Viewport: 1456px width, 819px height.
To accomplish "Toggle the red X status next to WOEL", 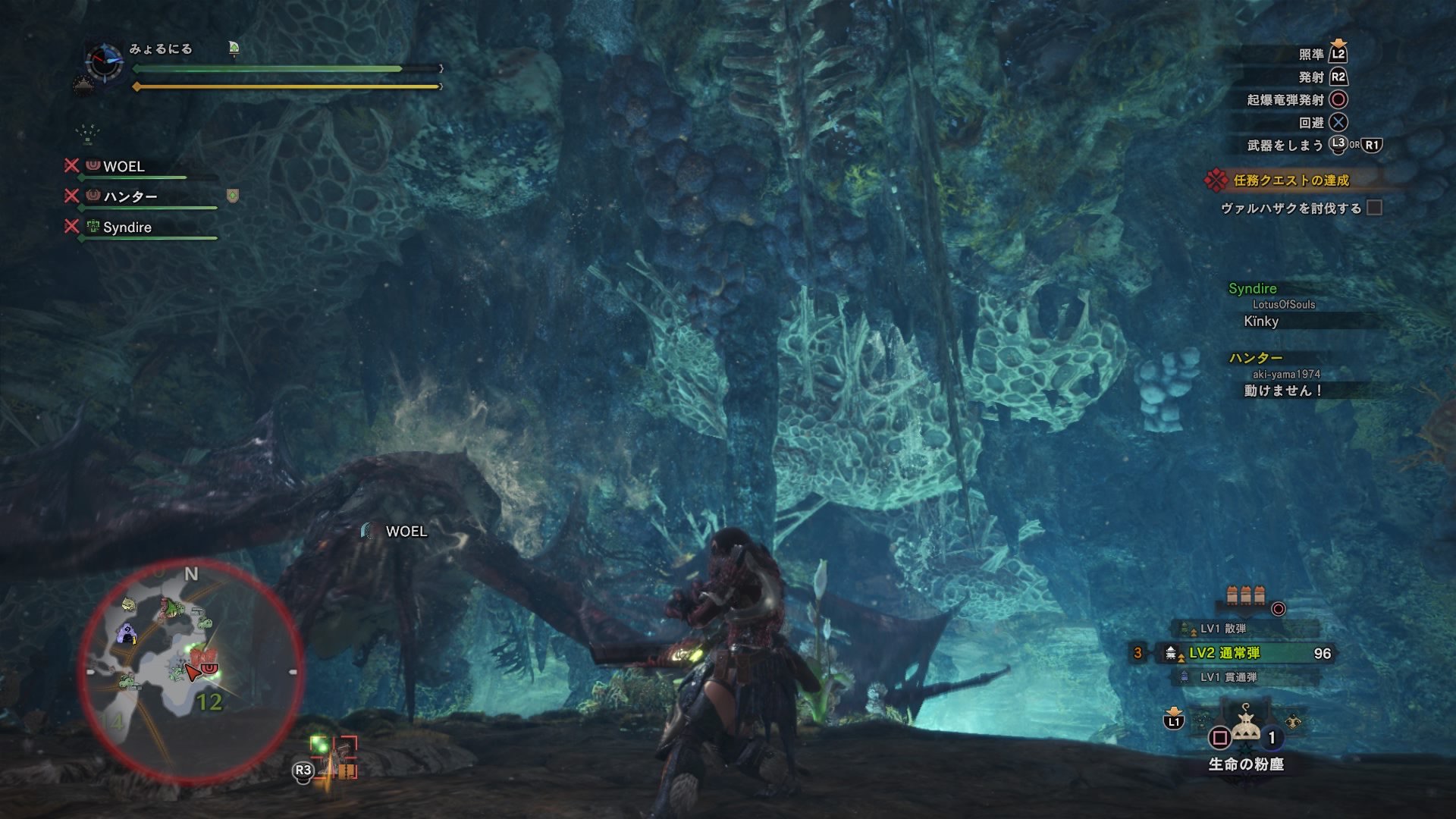I will coord(72,167).
